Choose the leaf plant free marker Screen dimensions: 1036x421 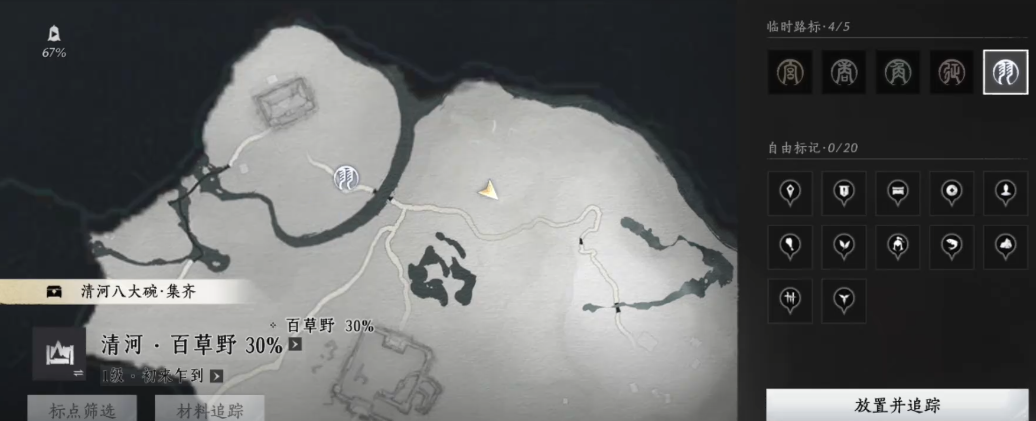pos(844,246)
